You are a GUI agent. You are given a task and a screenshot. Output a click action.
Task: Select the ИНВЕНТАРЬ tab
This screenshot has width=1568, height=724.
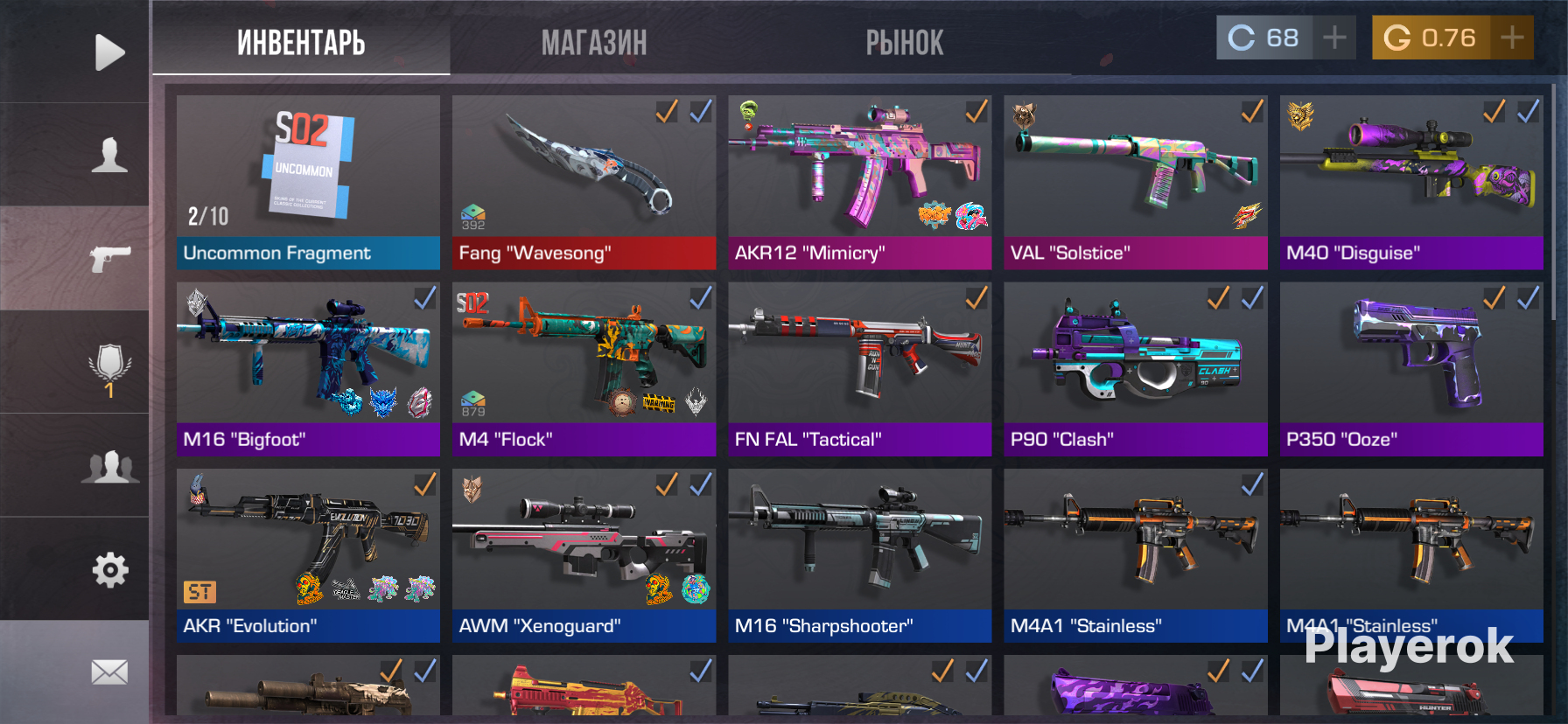click(x=301, y=42)
